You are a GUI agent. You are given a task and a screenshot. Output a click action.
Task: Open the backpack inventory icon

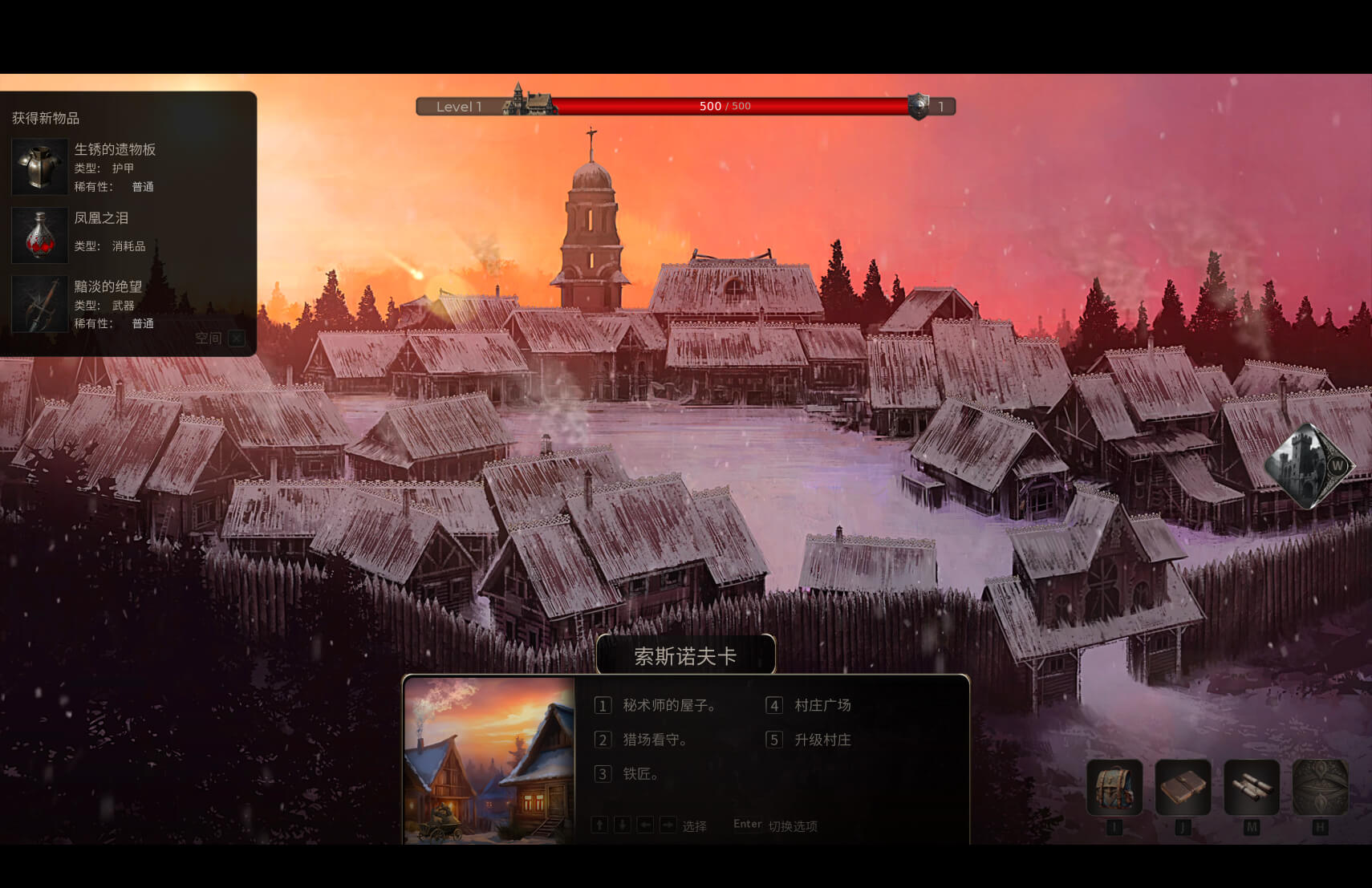coord(1114,788)
